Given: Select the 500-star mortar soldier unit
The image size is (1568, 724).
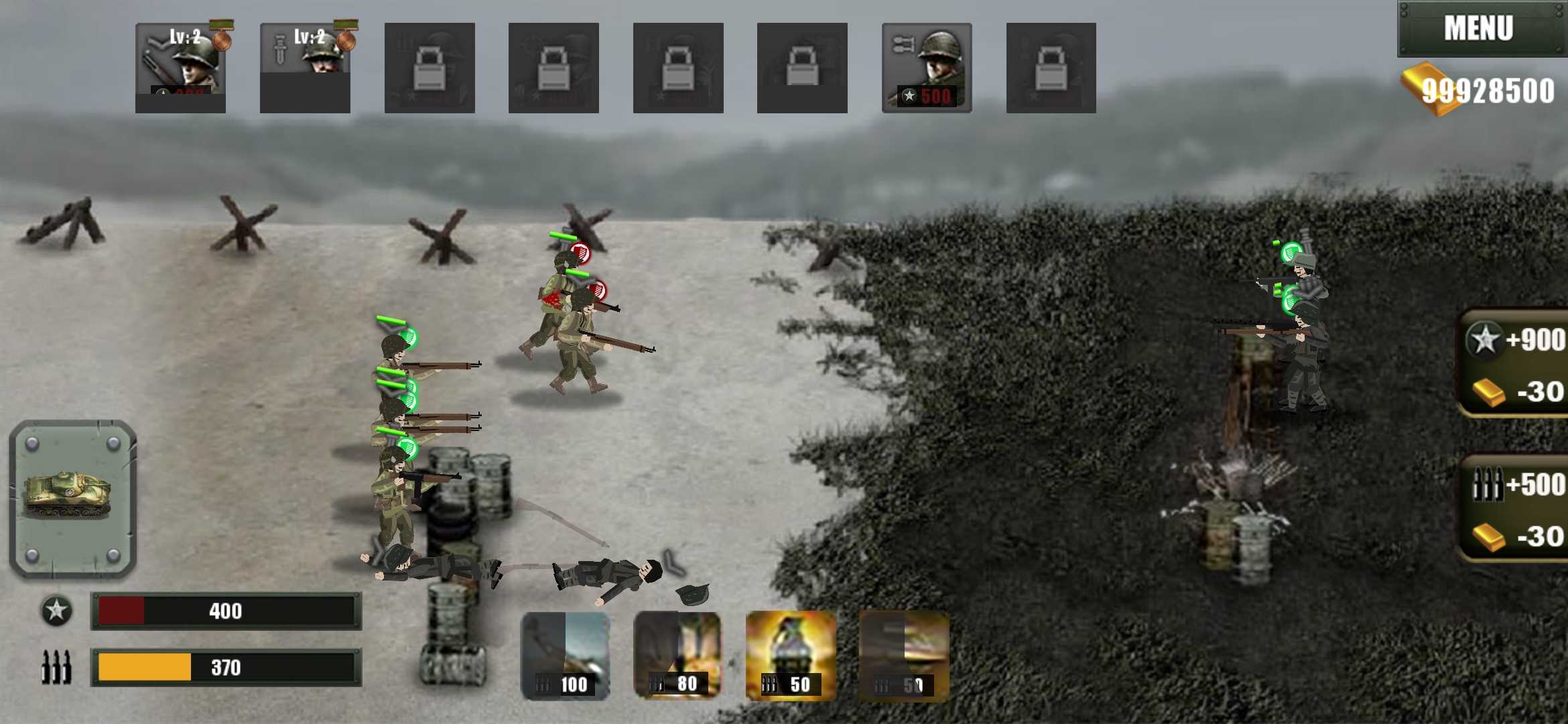Looking at the screenshot, I should (926, 67).
